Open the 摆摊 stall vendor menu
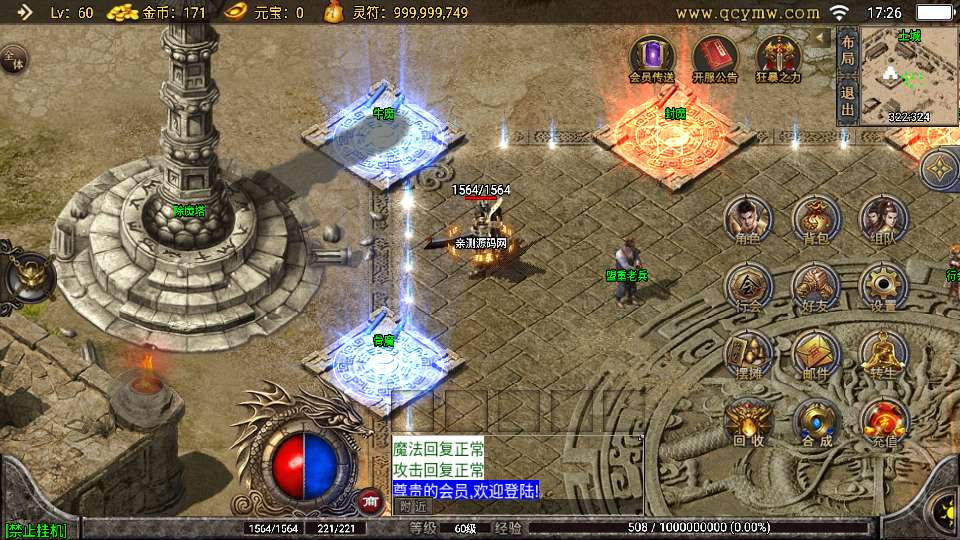Image resolution: width=960 pixels, height=540 pixels. click(747, 353)
